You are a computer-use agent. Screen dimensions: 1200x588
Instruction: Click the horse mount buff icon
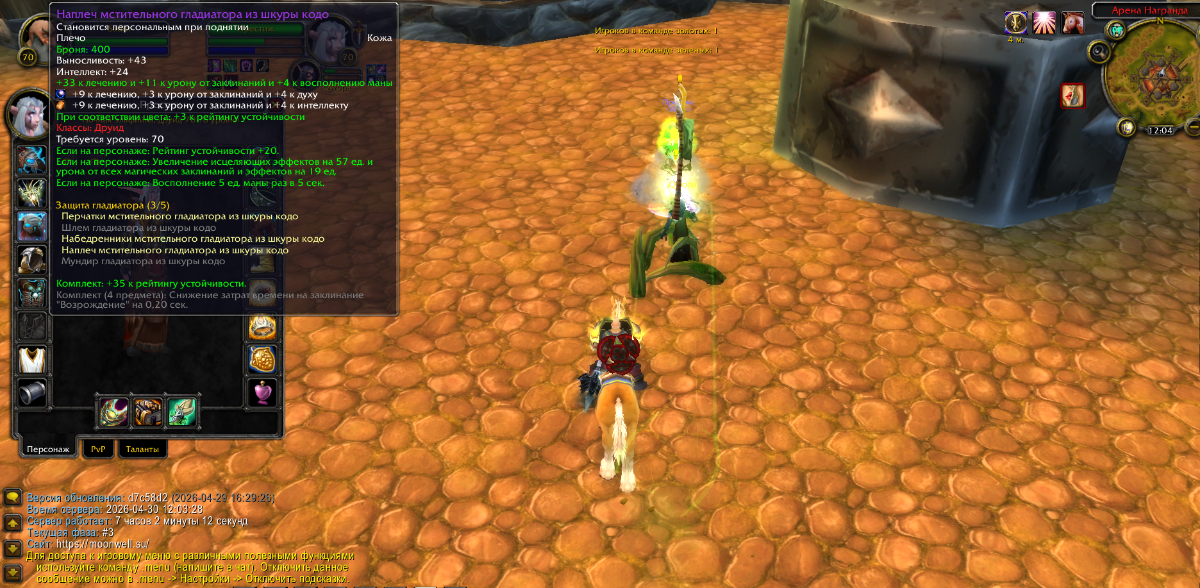pos(1073,23)
